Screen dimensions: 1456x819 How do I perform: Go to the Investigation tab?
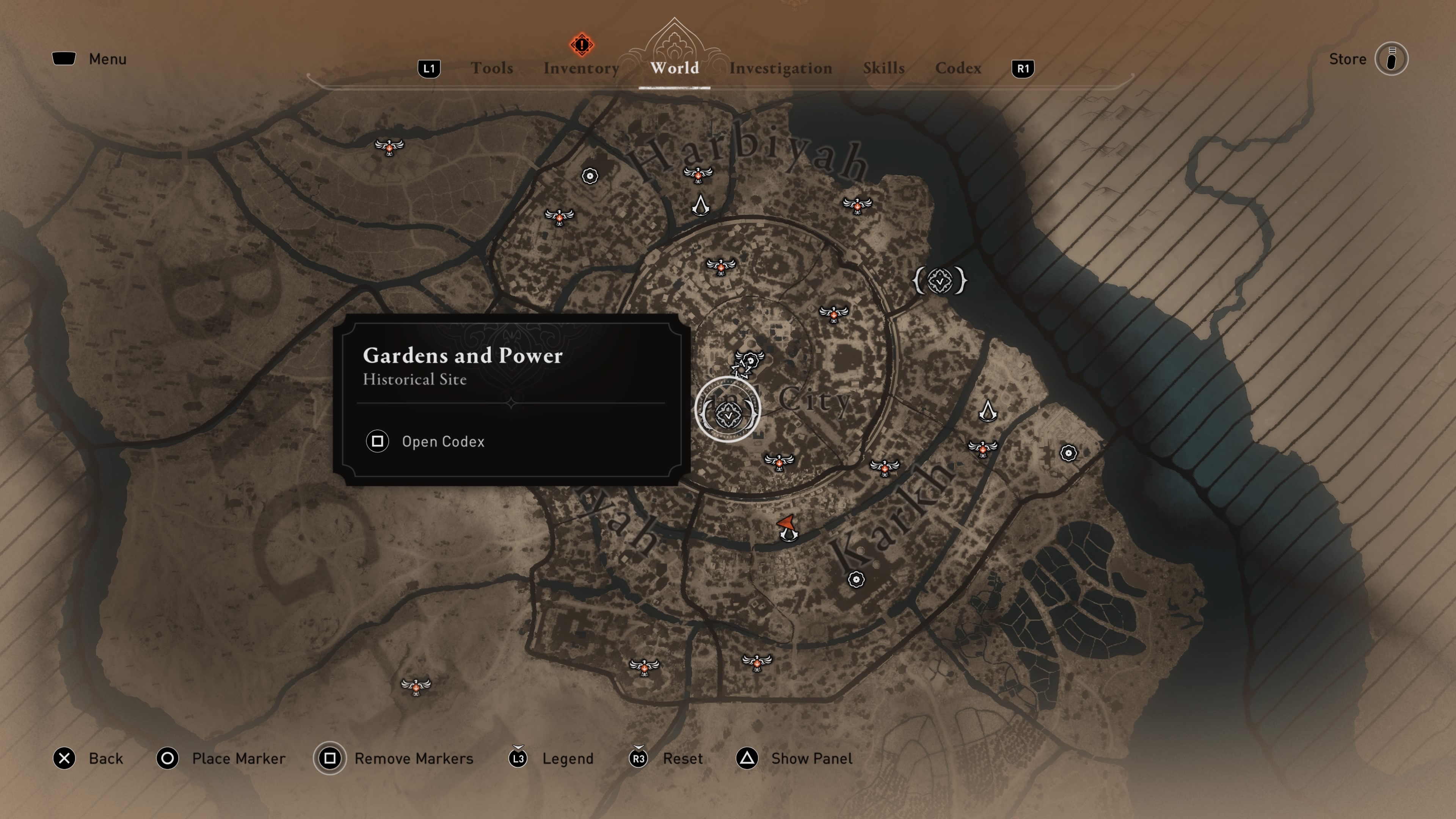click(x=781, y=68)
